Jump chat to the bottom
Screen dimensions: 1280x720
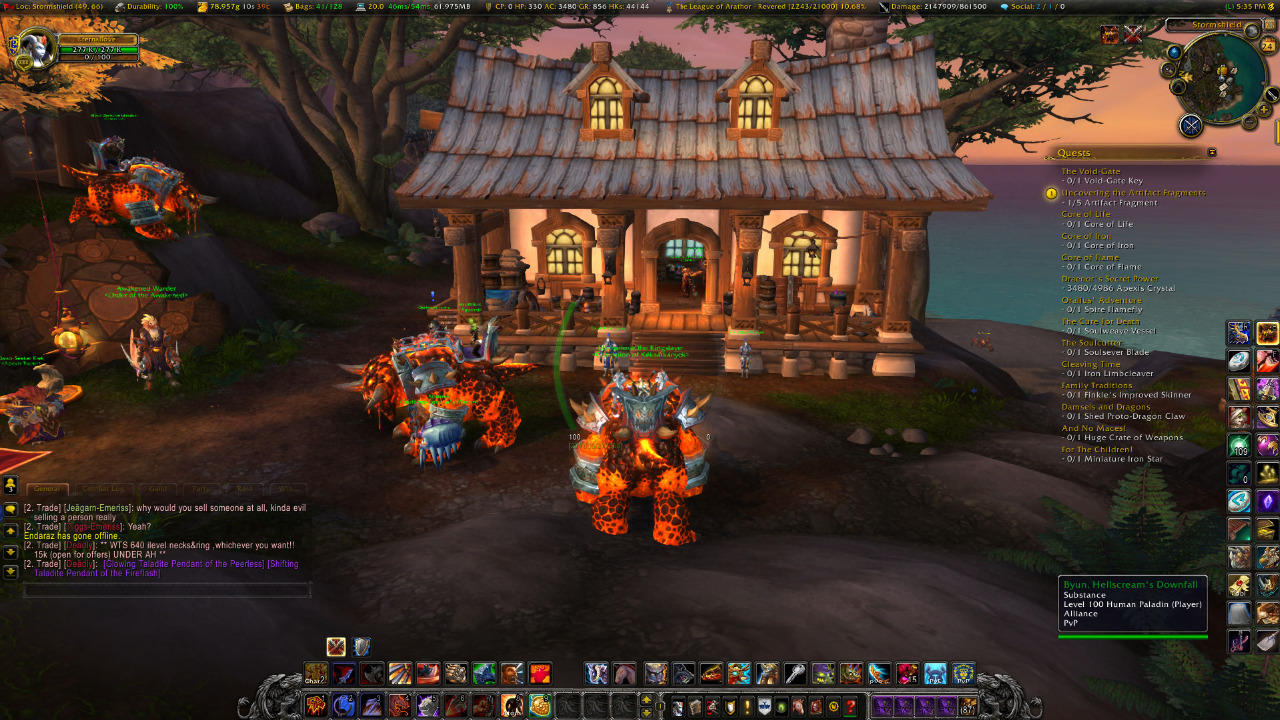click(x=11, y=572)
